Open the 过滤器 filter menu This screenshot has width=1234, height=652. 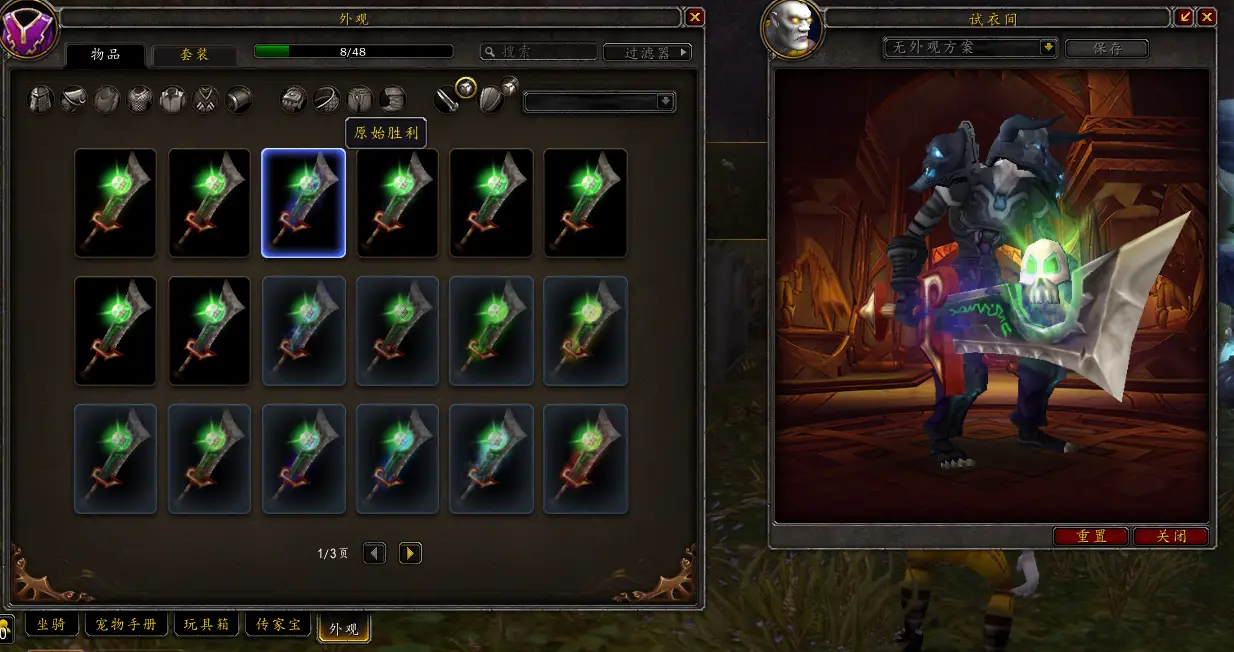(648, 52)
